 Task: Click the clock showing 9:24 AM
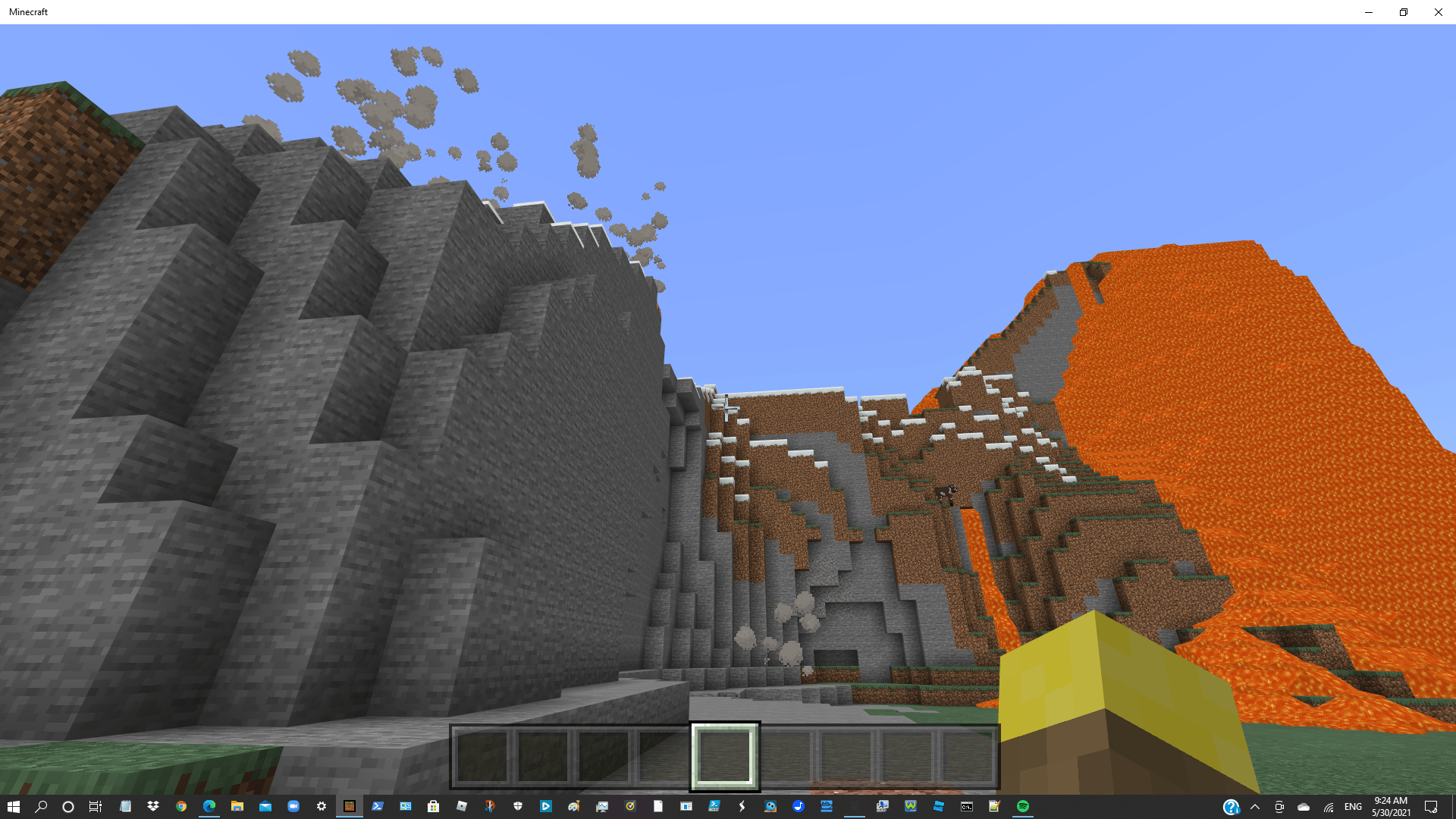[1390, 806]
